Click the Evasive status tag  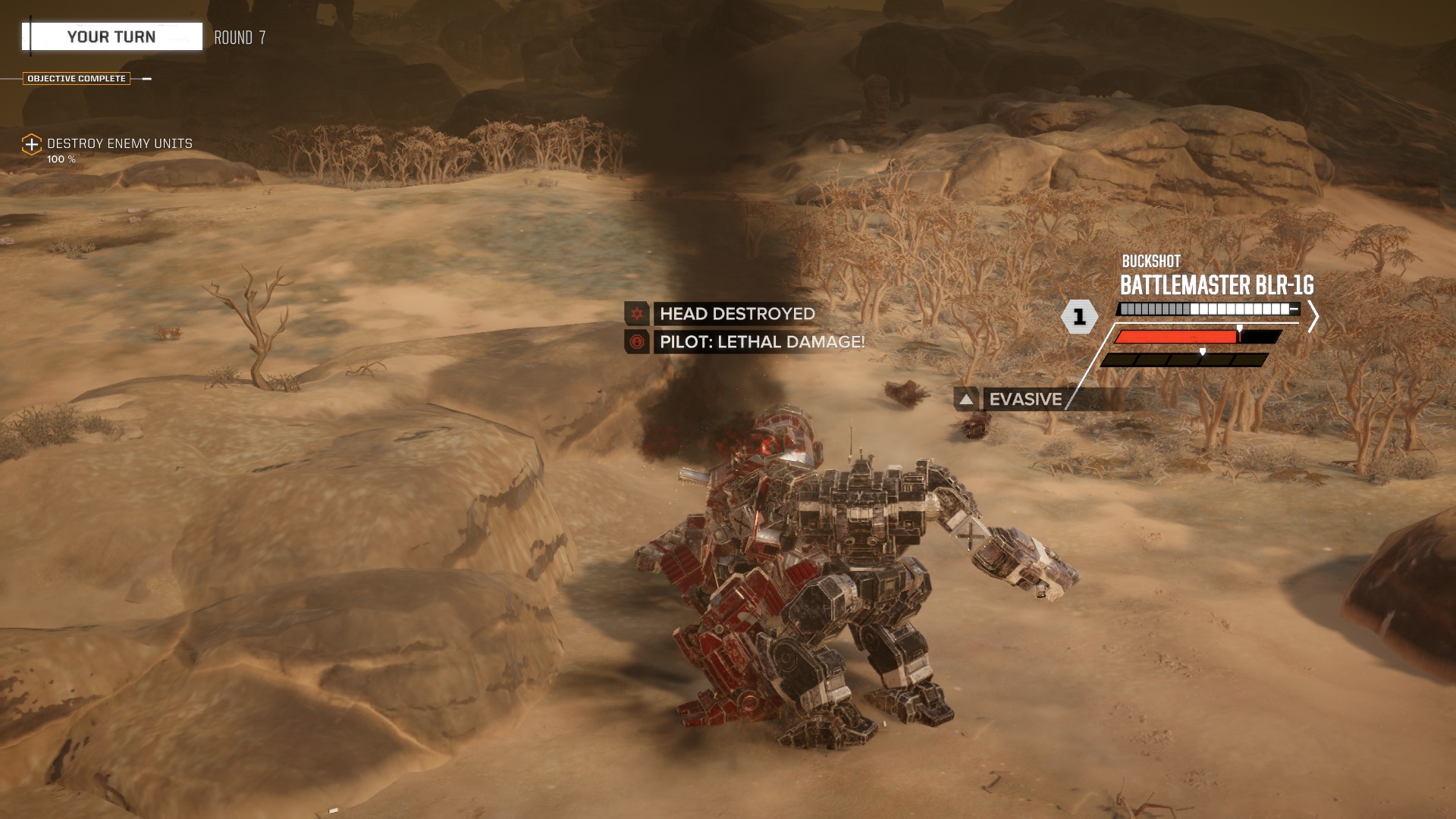[x=1025, y=399]
